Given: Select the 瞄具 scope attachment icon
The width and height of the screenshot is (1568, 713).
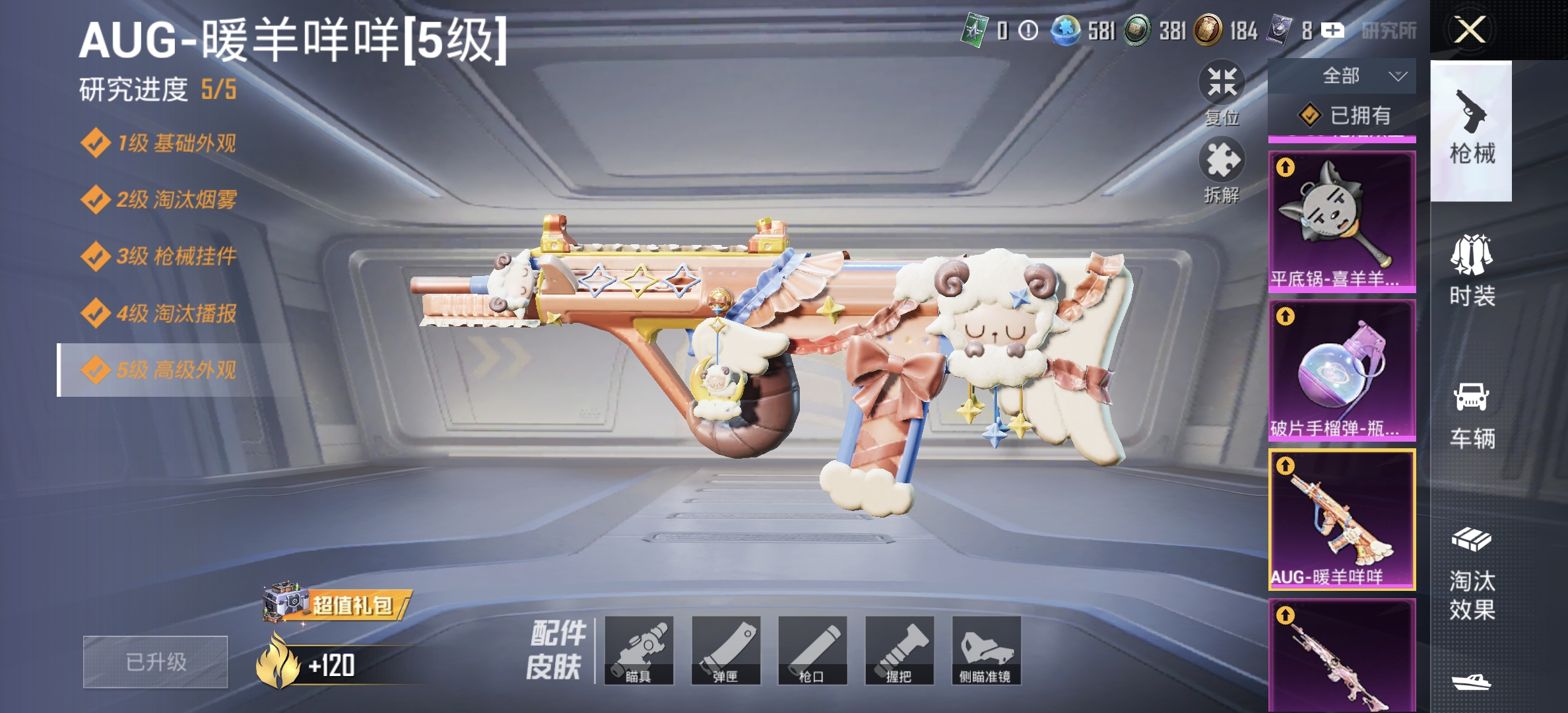Looking at the screenshot, I should point(640,650).
